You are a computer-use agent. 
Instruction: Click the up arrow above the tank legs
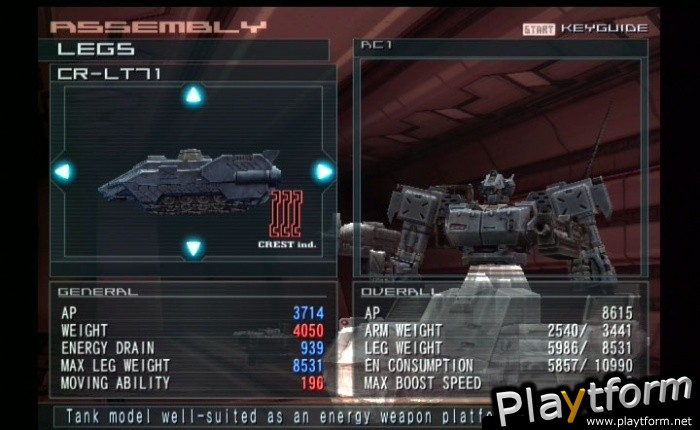(x=194, y=96)
